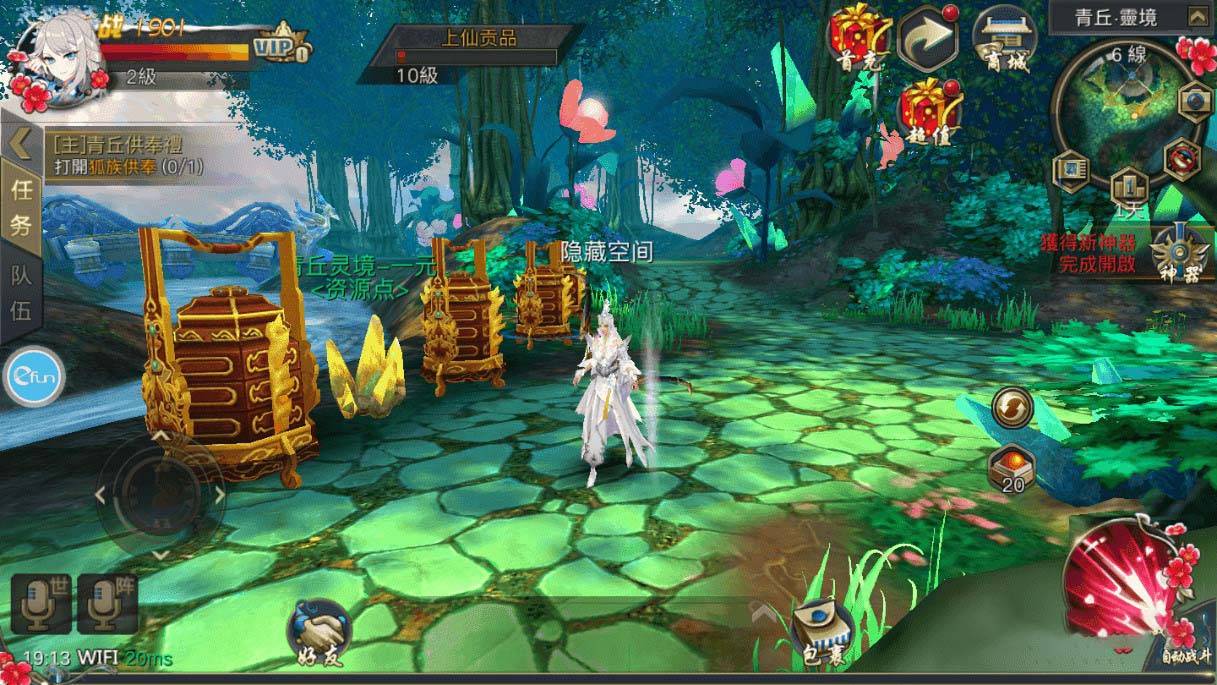Switch to the 队伍 team tab

(x=20, y=293)
